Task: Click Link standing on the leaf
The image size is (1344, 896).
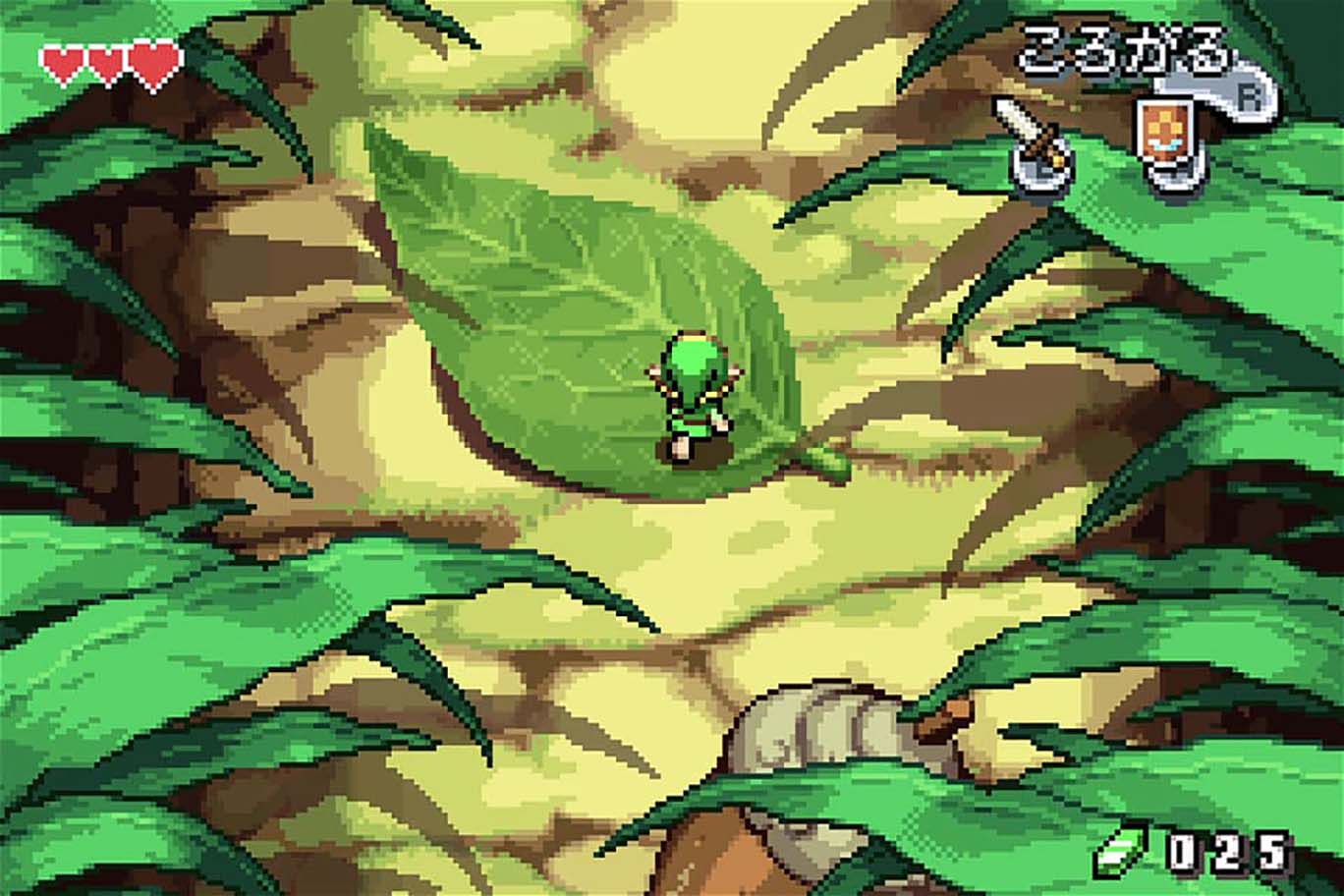Action: pos(695,403)
